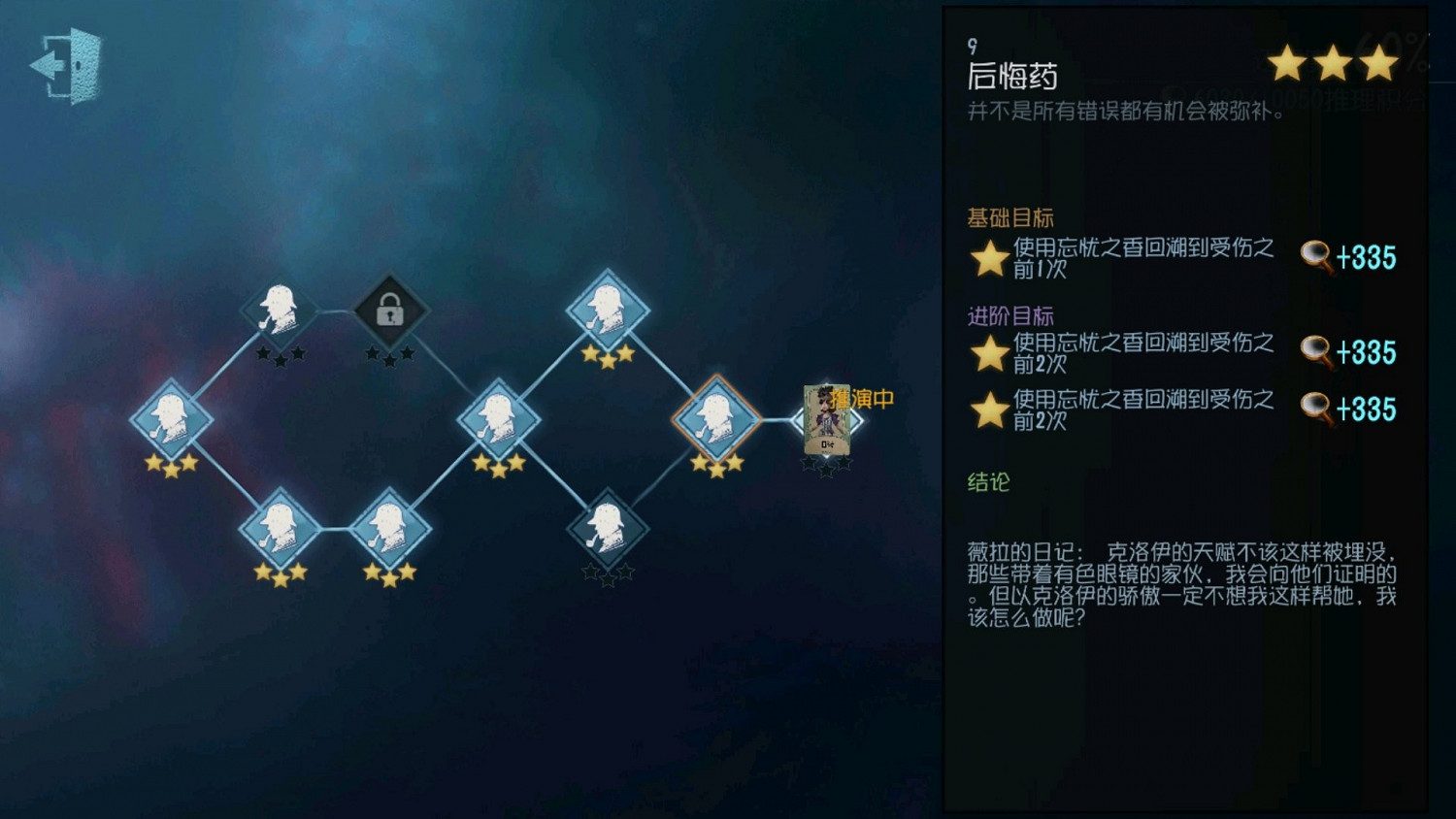Open the detective node beside the bottom-left one
1456x819 pixels.
click(390, 529)
